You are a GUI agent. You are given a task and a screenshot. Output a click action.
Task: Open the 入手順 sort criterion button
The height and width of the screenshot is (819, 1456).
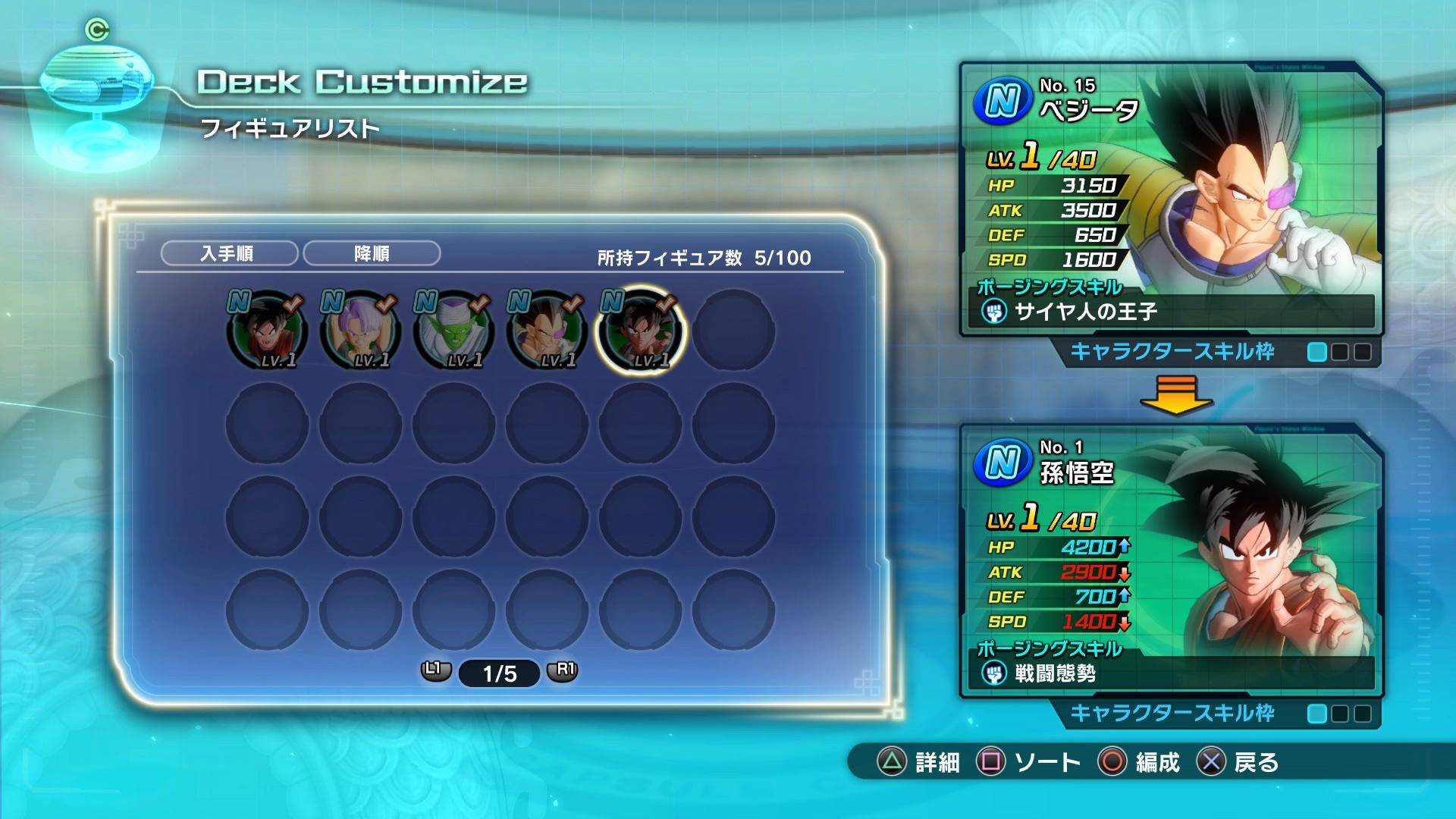tap(229, 253)
